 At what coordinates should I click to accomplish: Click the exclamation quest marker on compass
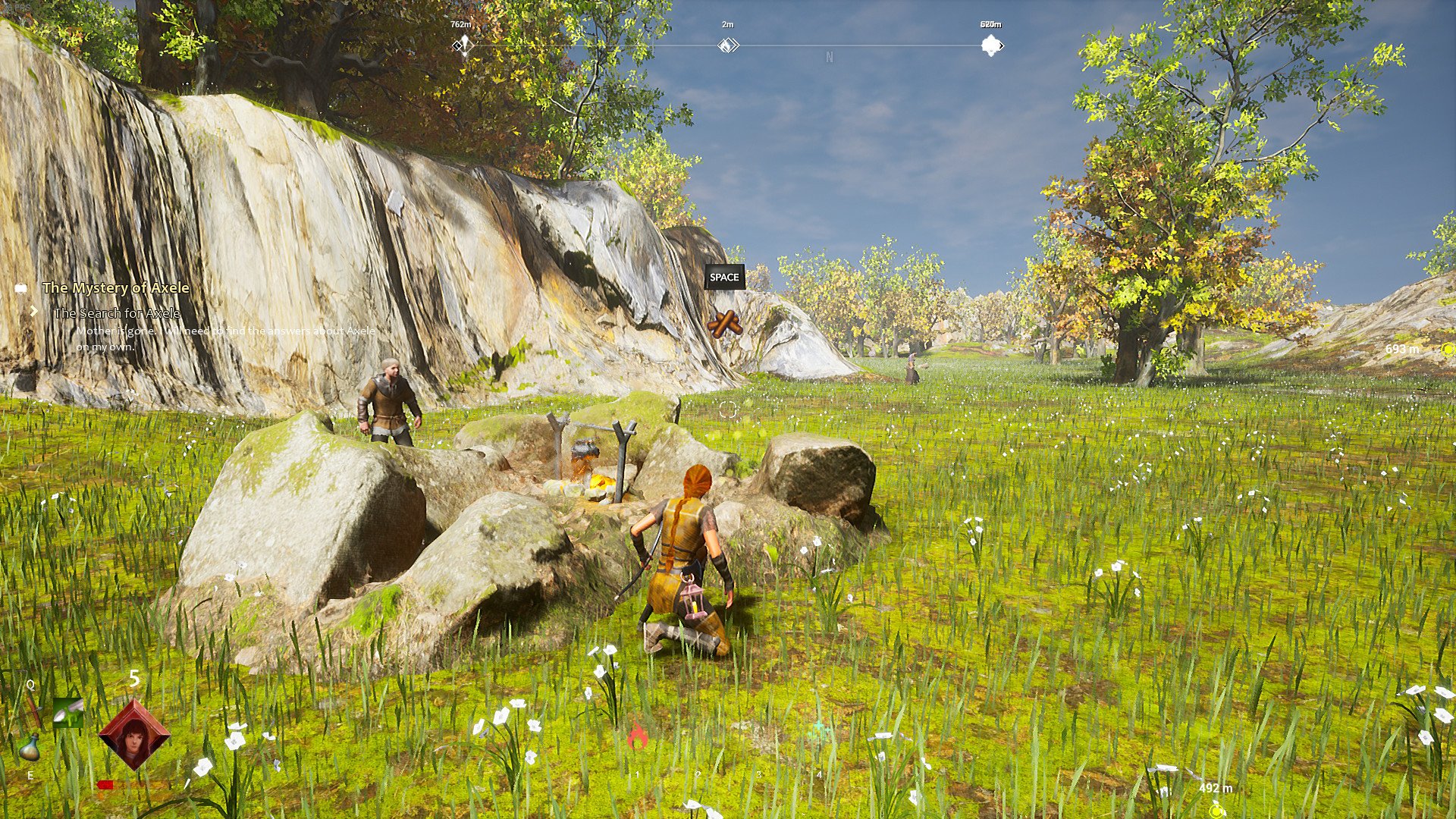point(463,45)
